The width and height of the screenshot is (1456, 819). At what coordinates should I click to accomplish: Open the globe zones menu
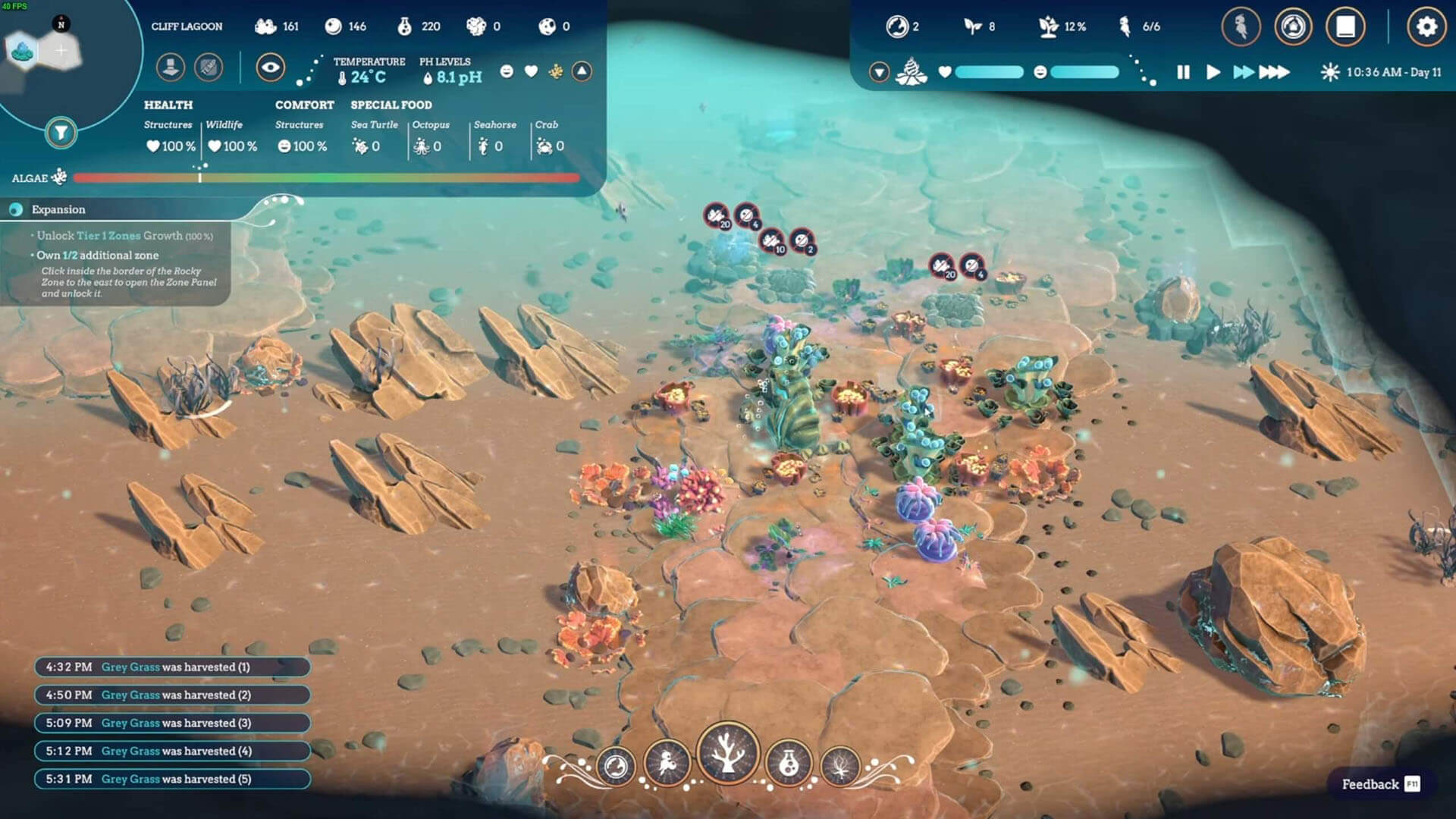click(615, 767)
